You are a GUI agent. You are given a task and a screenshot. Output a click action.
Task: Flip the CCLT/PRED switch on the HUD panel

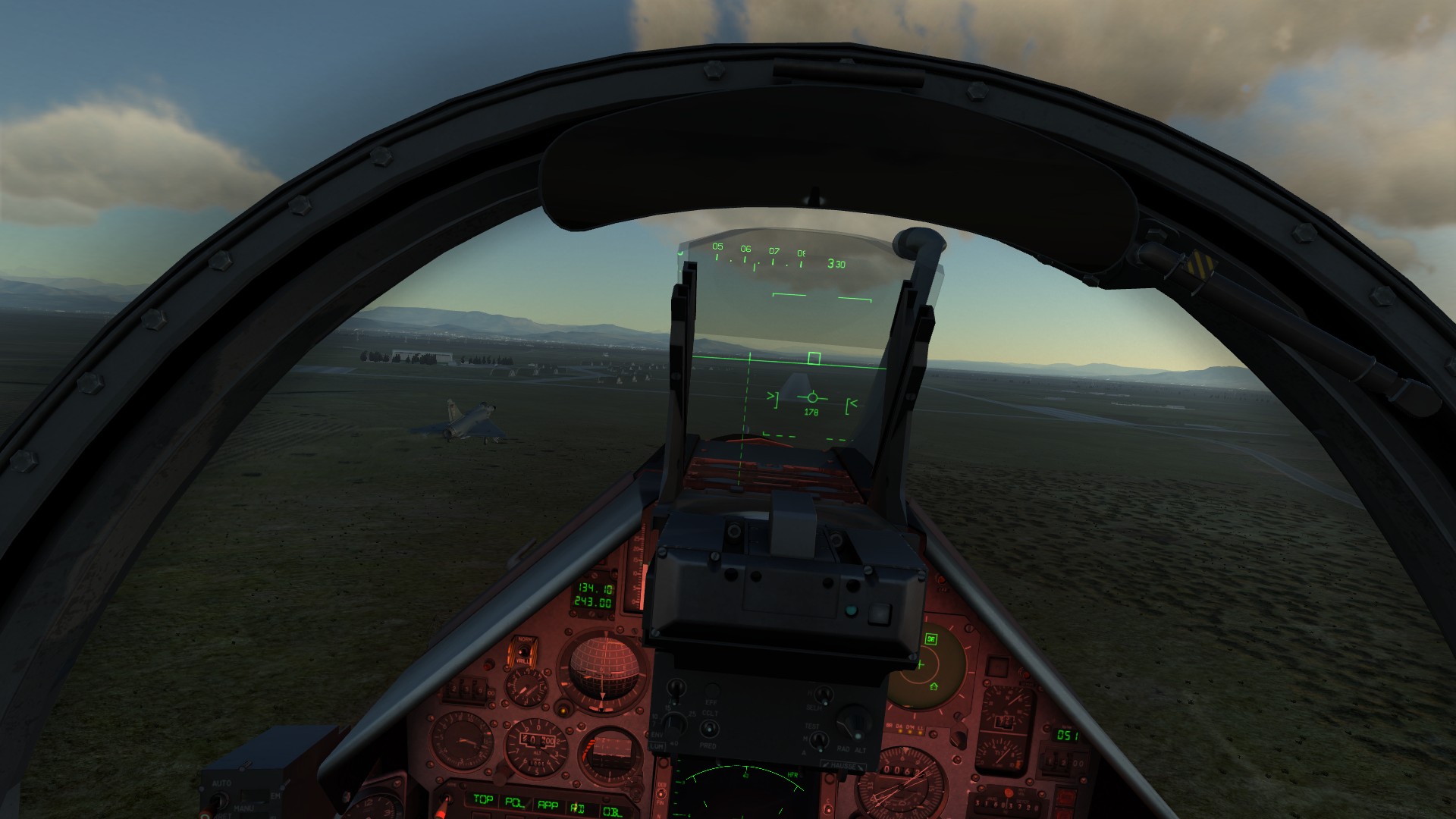click(709, 729)
